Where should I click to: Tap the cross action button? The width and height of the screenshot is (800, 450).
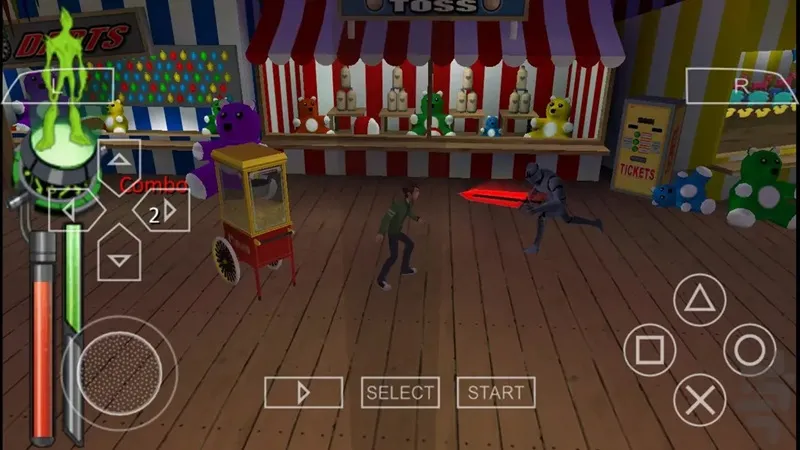click(x=699, y=400)
